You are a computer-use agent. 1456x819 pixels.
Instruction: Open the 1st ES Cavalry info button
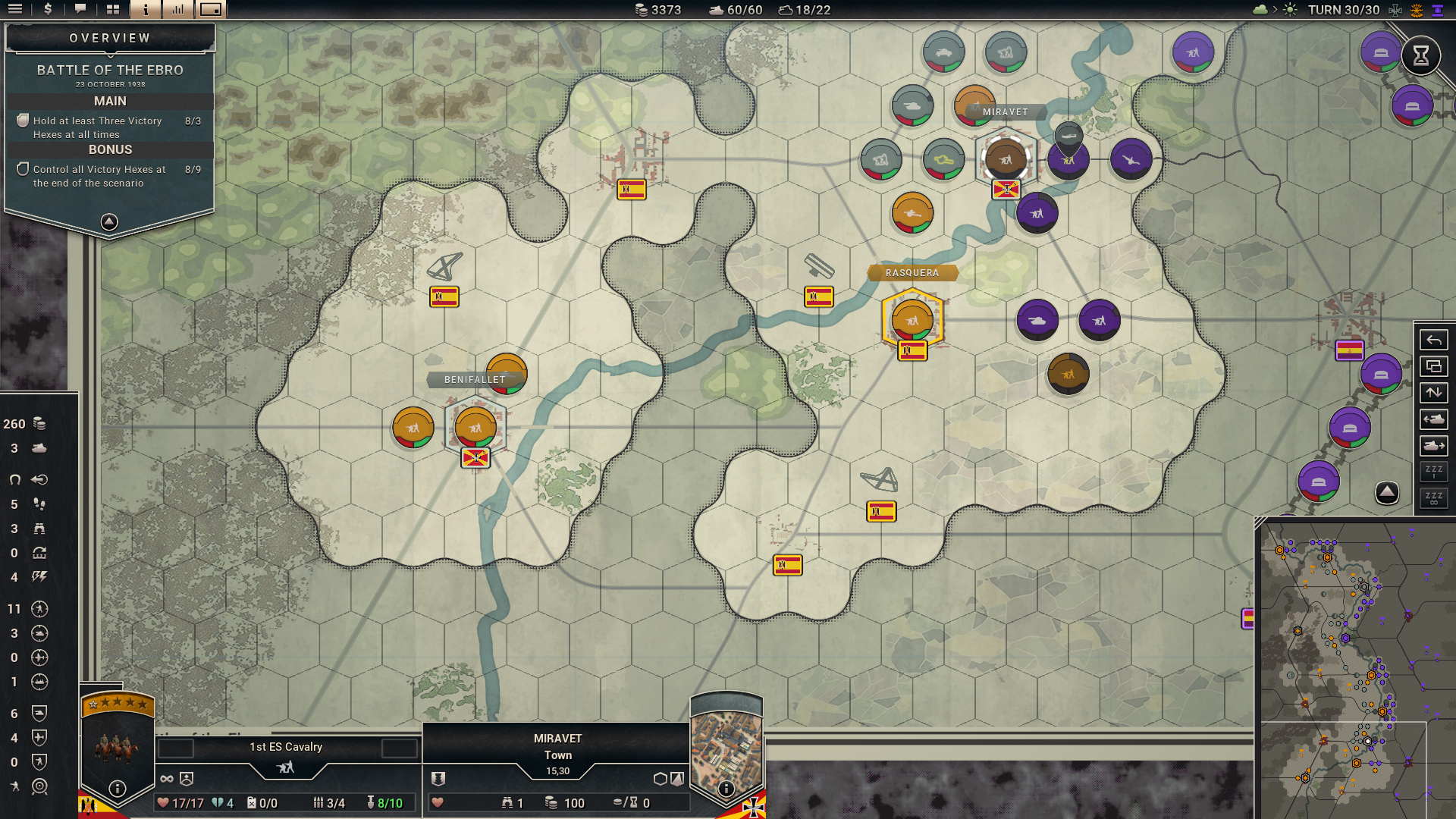click(x=116, y=789)
